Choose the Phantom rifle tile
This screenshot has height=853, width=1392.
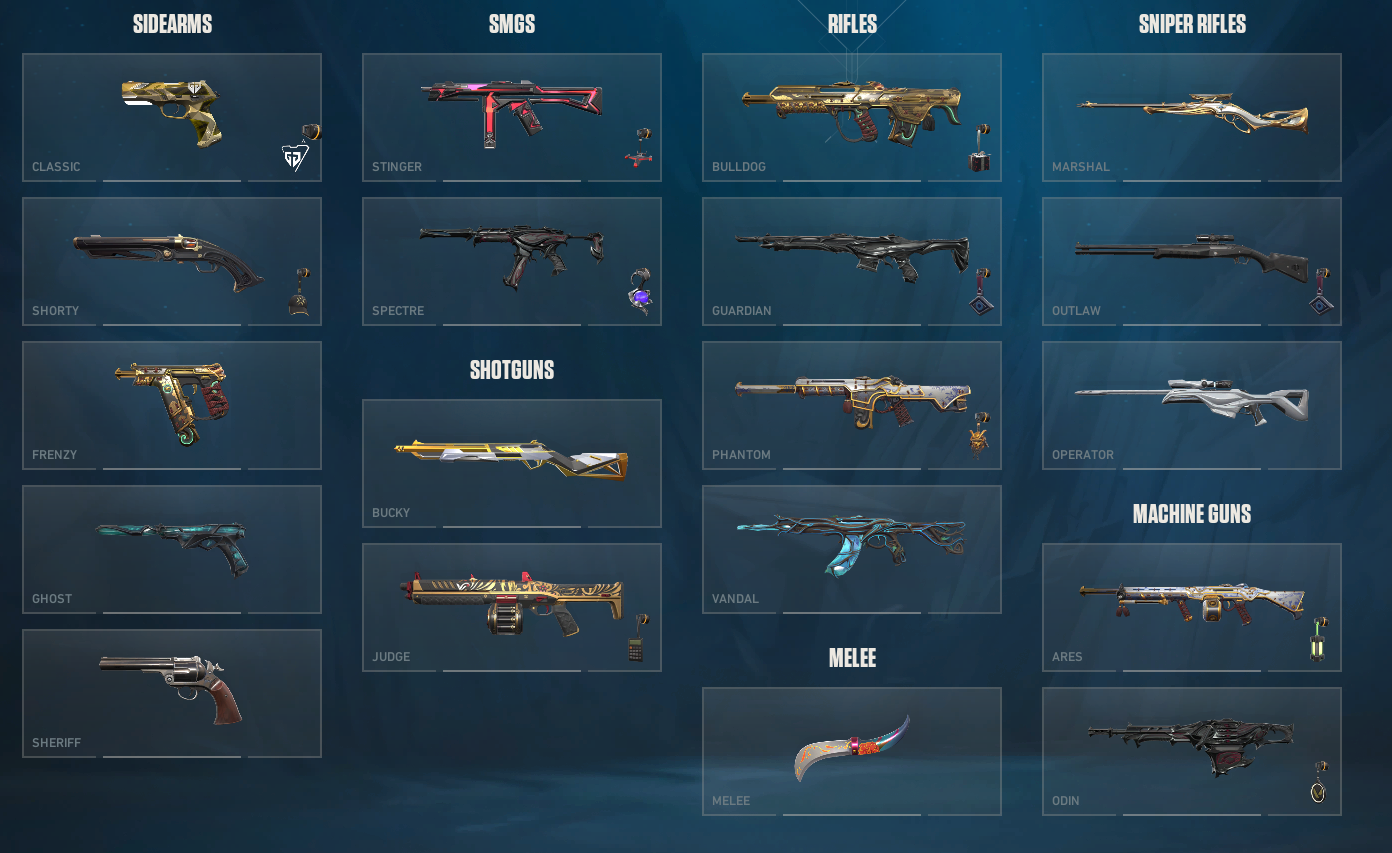(852, 405)
